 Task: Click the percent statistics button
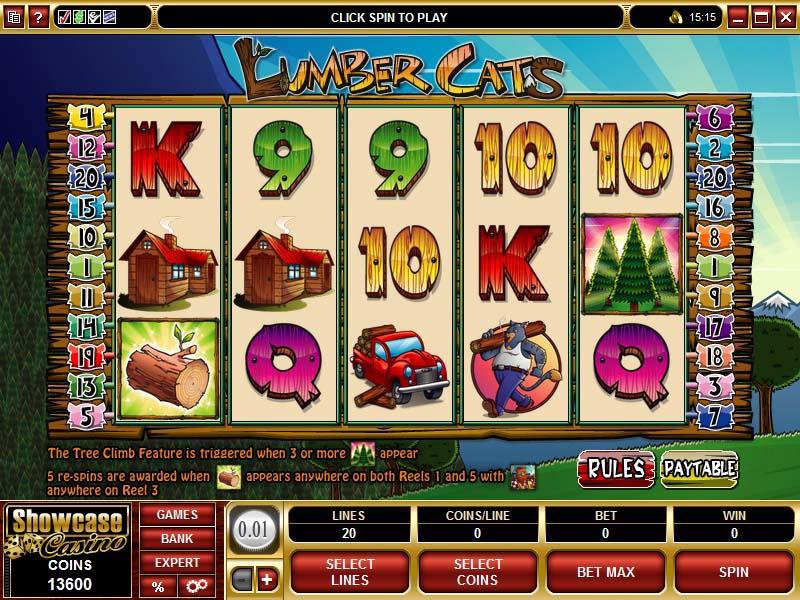pyautogui.click(x=158, y=586)
